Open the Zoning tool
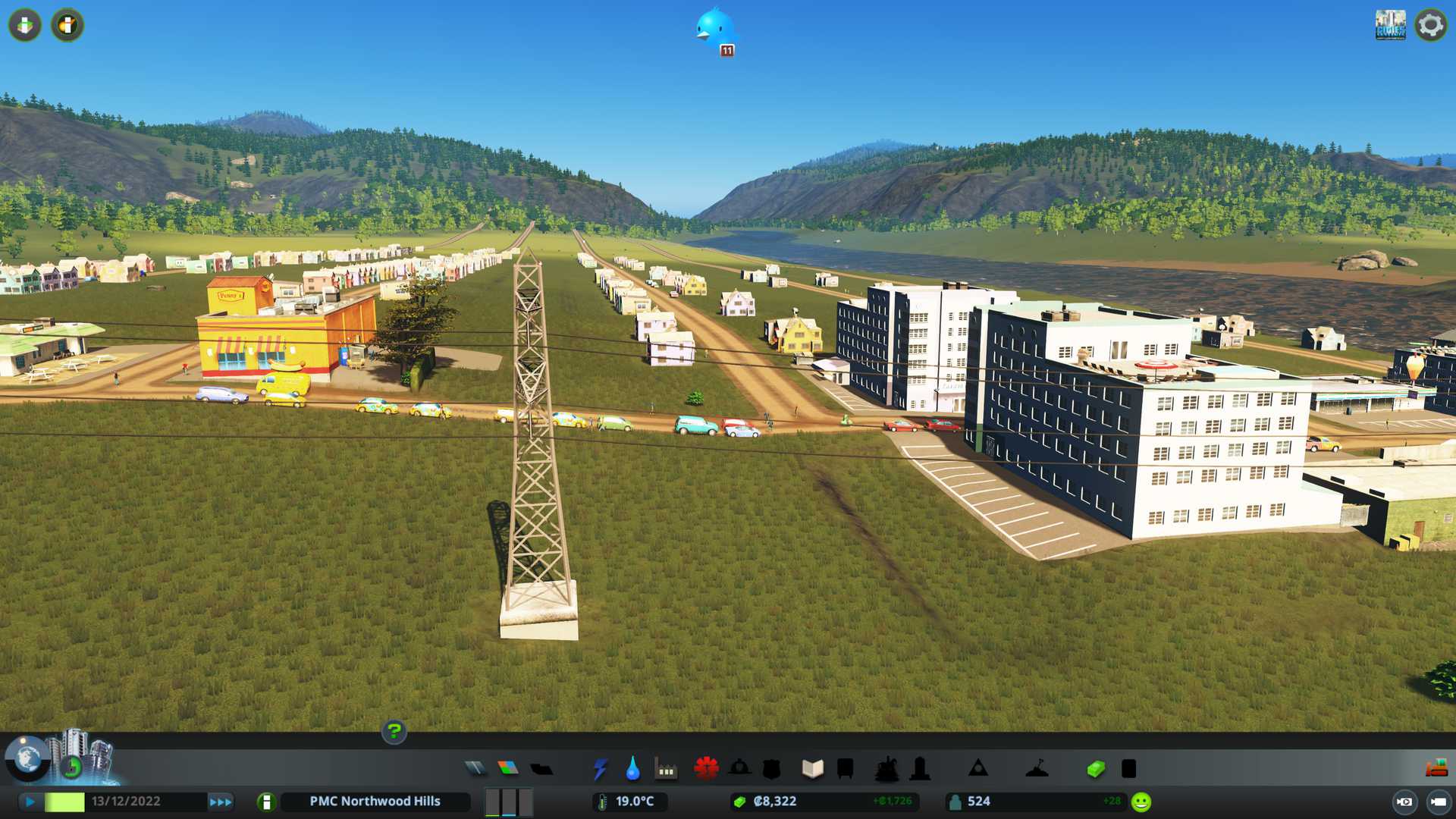Viewport: 1456px width, 819px height. click(508, 769)
